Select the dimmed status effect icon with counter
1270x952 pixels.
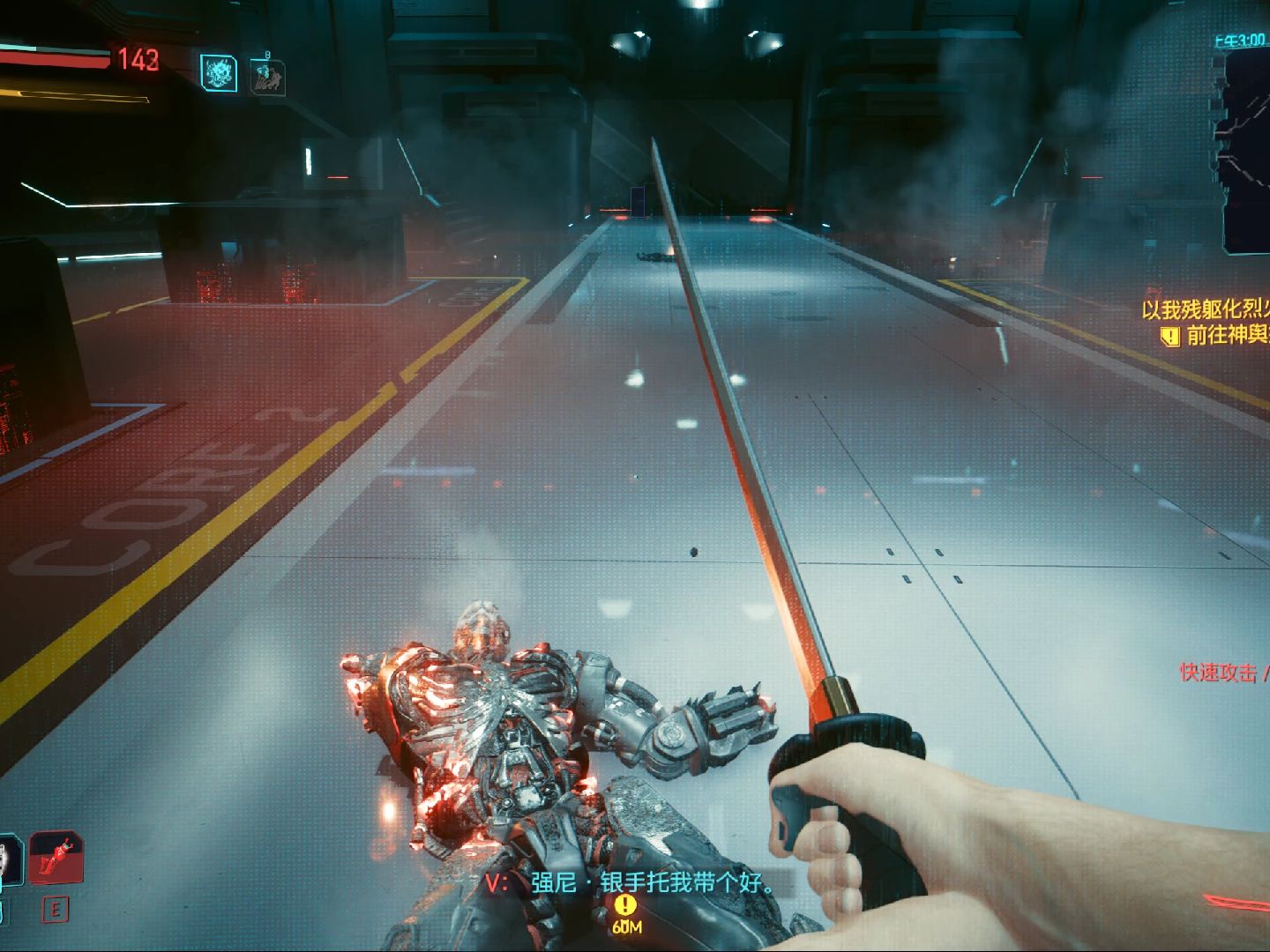click(x=265, y=76)
